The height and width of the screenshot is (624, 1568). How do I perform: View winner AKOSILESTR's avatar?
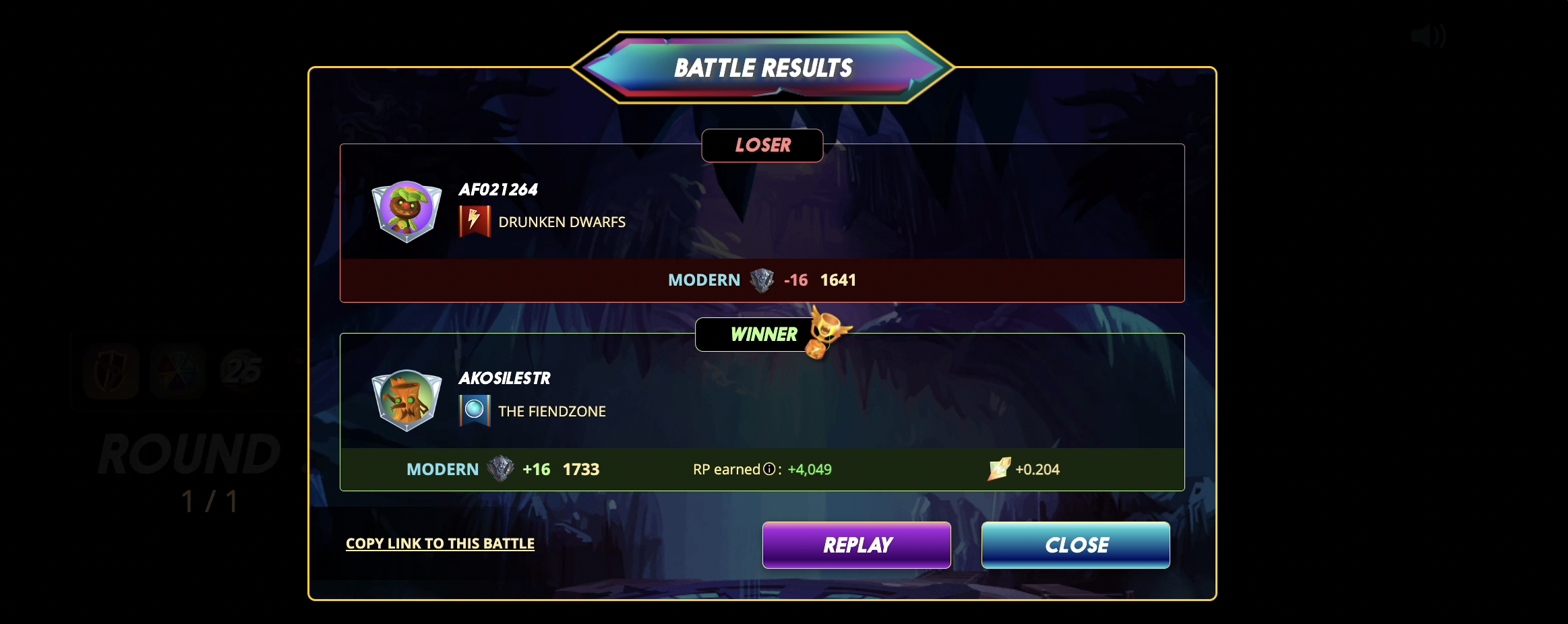pyautogui.click(x=406, y=400)
